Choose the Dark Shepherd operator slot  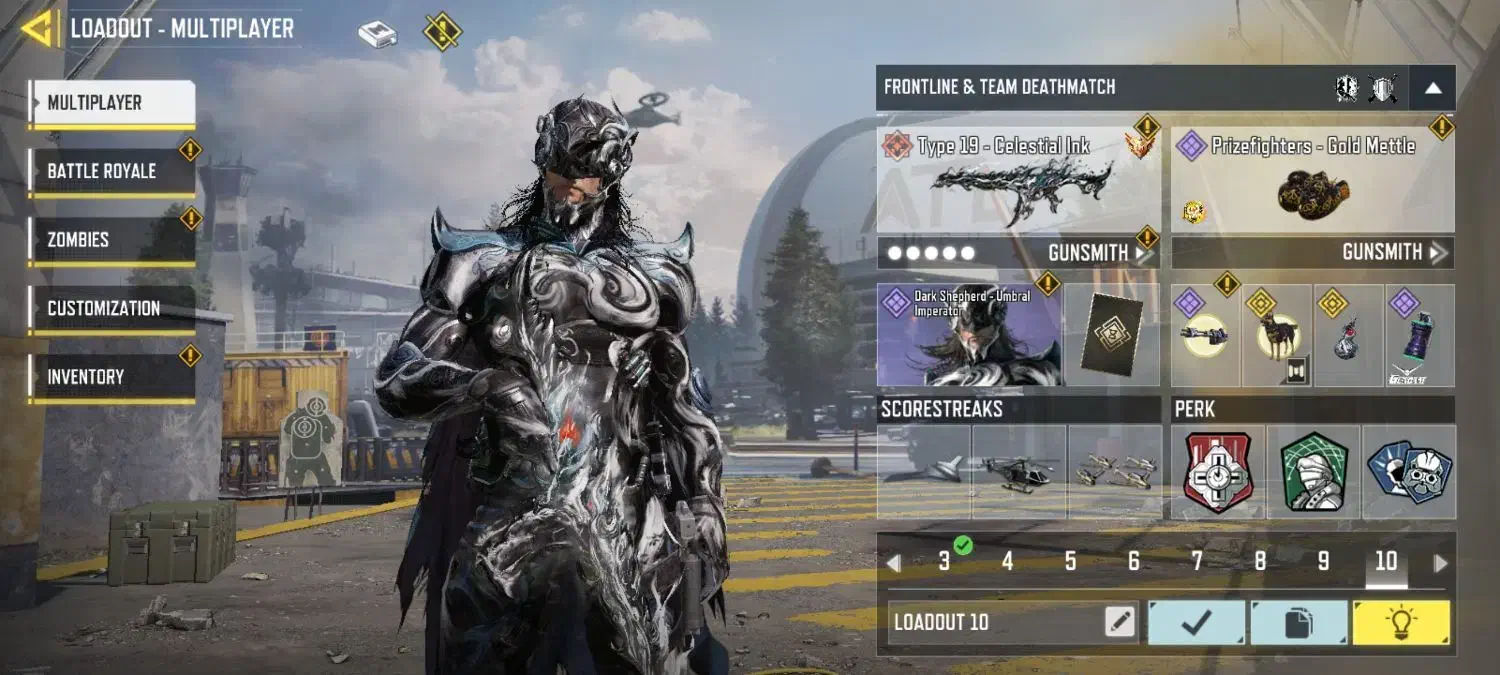(x=968, y=335)
